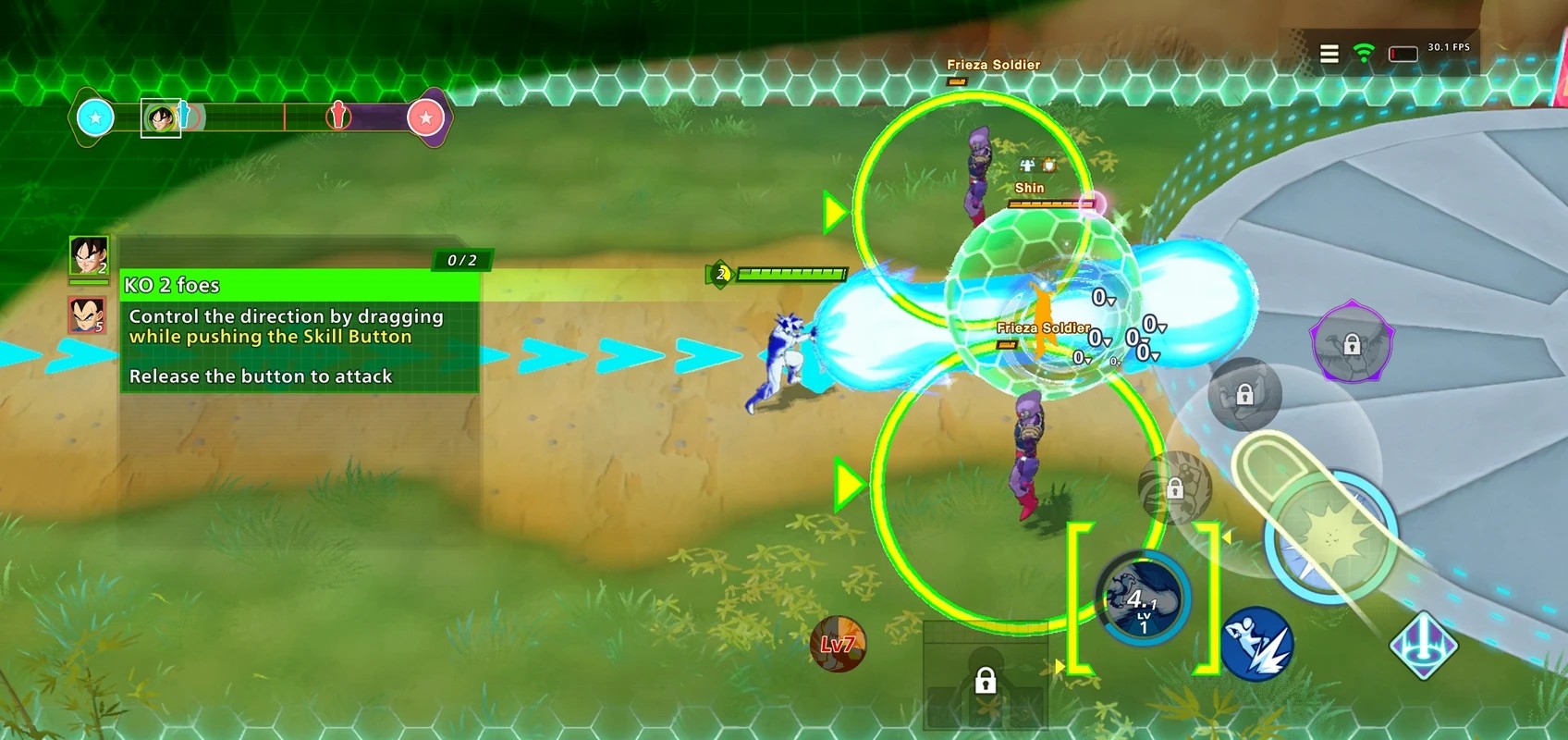Open the hamburger menu

pyautogui.click(x=1329, y=54)
